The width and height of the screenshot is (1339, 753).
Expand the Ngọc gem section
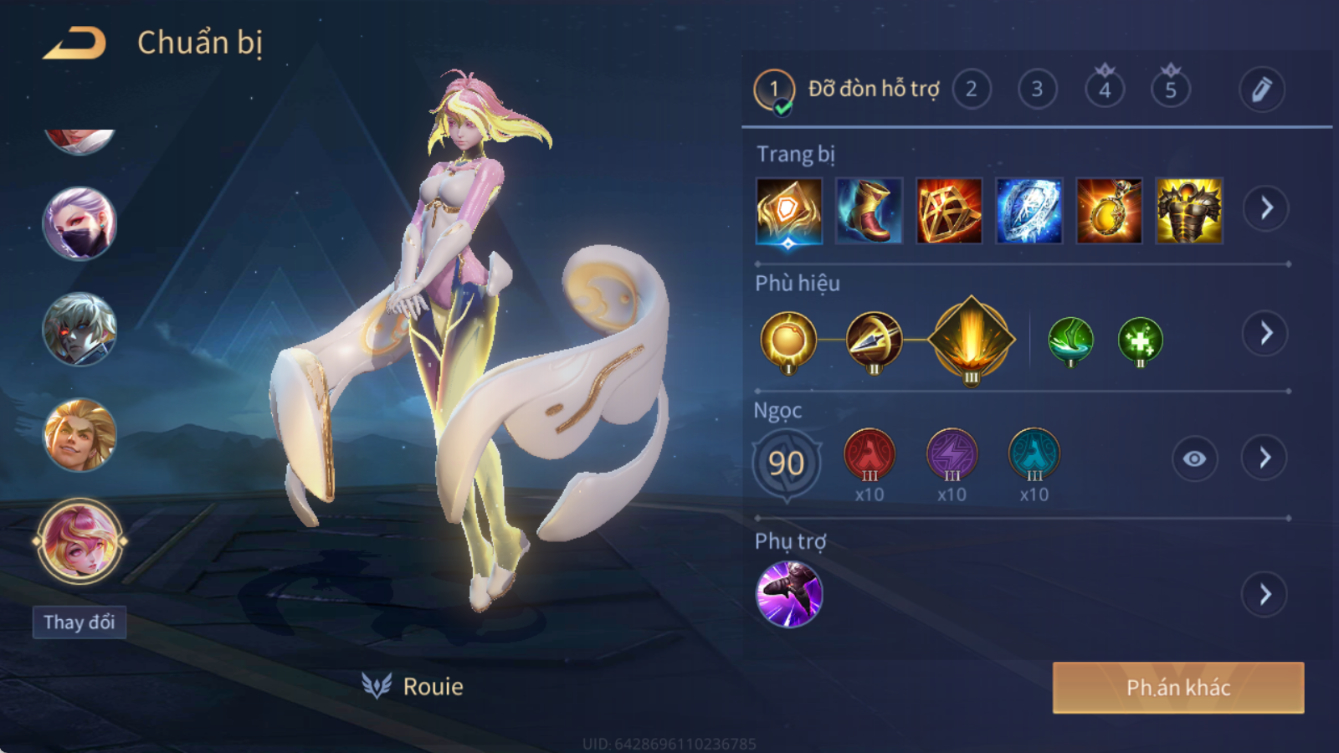[x=1265, y=458]
